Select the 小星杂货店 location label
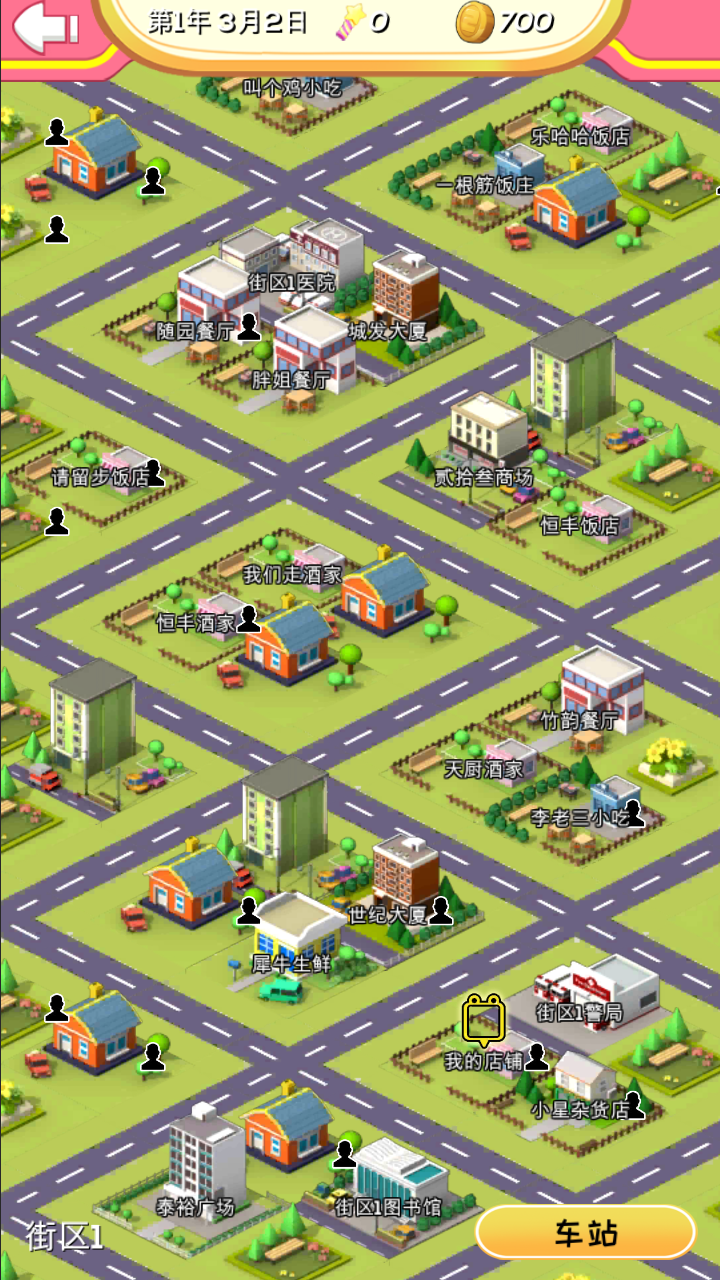The height and width of the screenshot is (1280, 720). click(x=580, y=1109)
